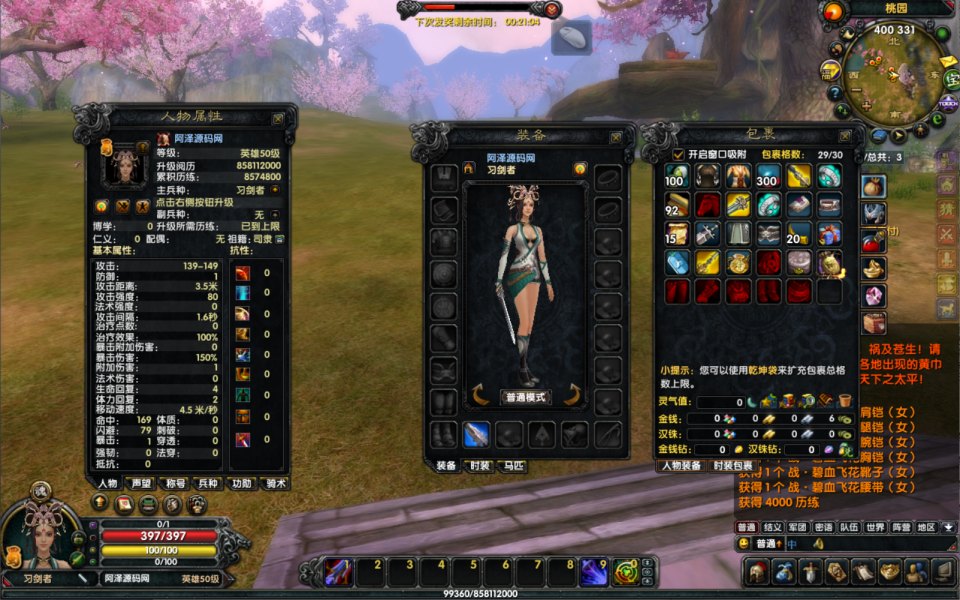
Task: Switch chat to the 队伍 party channel
Action: [849, 527]
